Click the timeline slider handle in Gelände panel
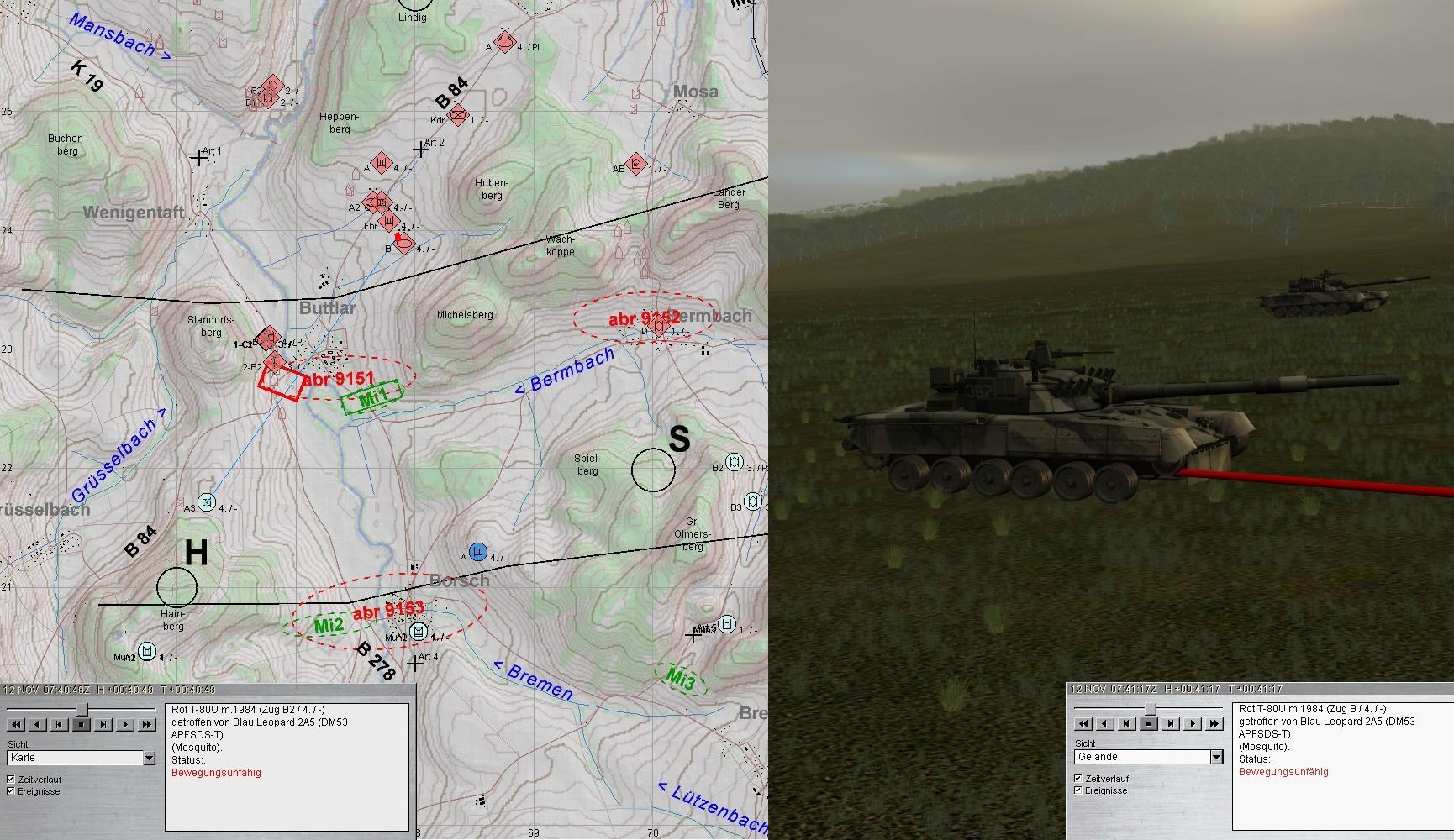Screen dimensions: 1454x840 (1150, 709)
